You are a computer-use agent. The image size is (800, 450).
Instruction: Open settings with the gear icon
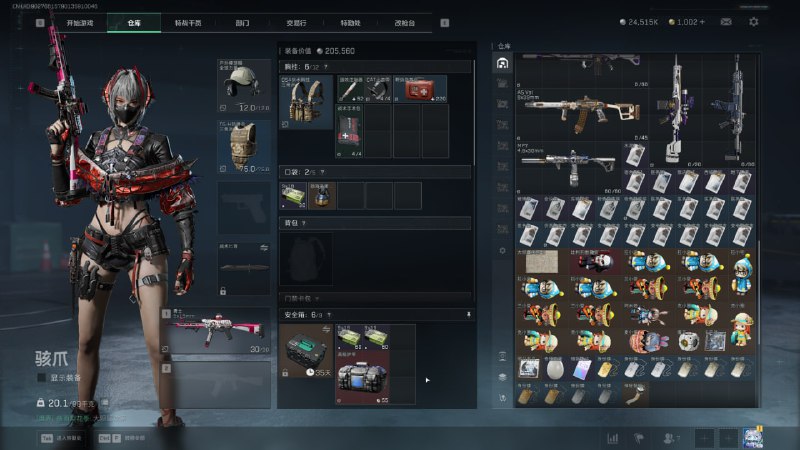tap(753, 21)
